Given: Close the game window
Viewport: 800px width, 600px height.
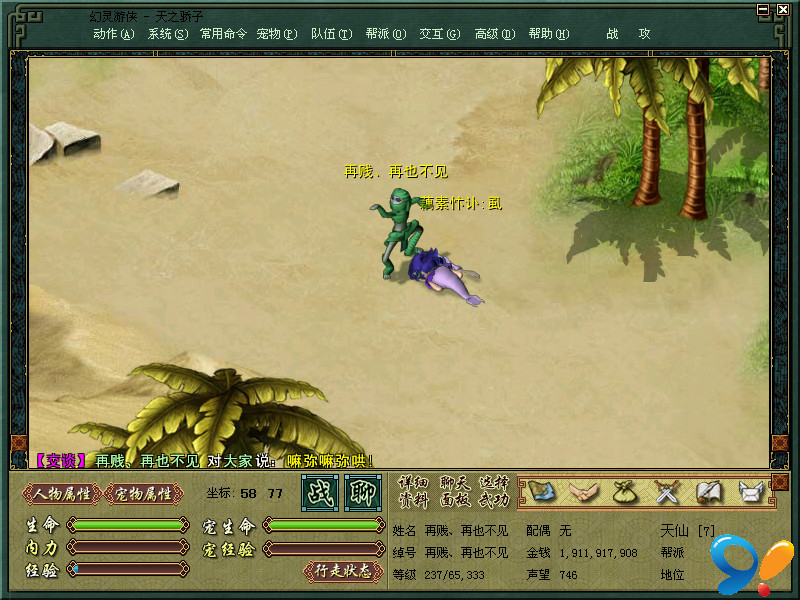Looking at the screenshot, I should click(780, 9).
